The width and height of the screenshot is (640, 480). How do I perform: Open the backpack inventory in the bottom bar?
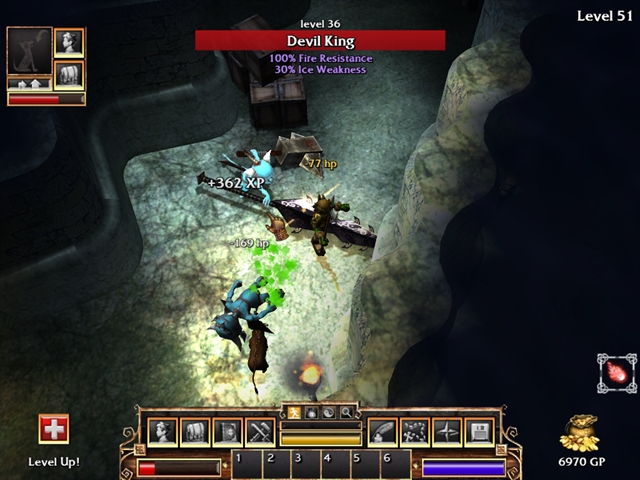pyautogui.click(x=195, y=432)
